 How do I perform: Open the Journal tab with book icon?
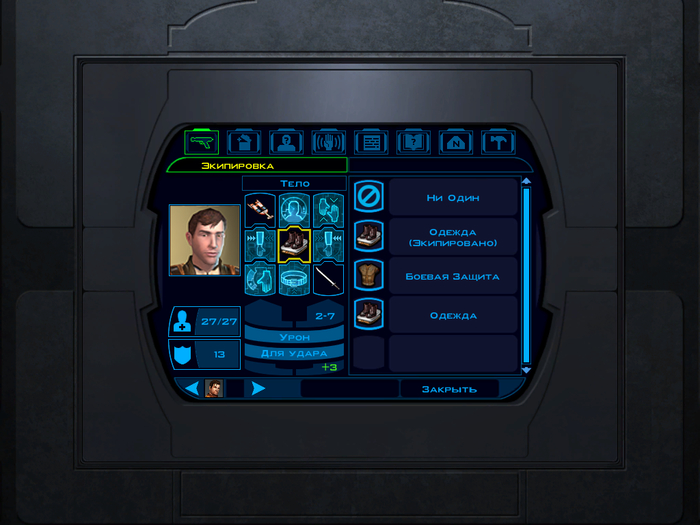click(x=413, y=142)
